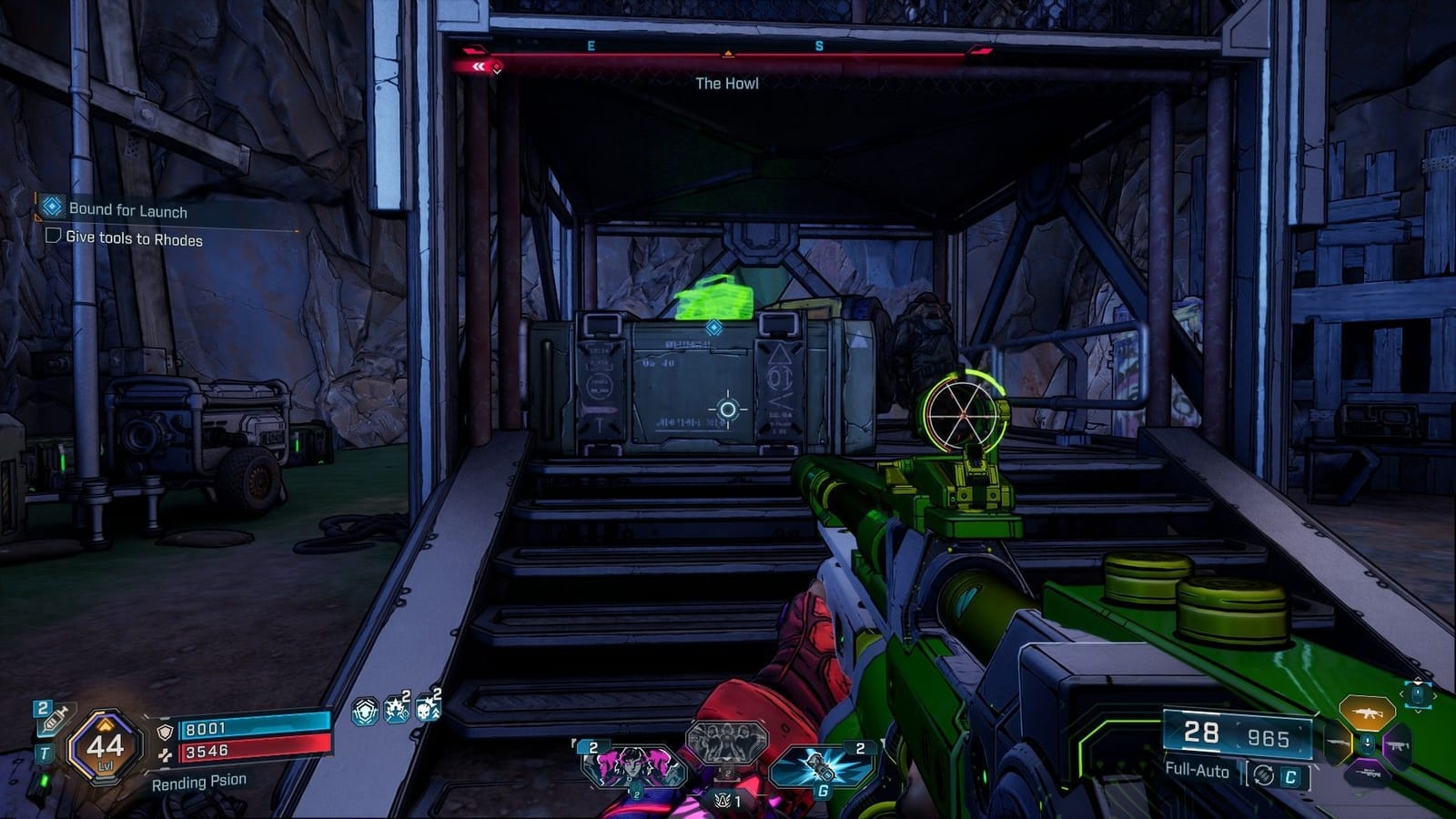Image resolution: width=1456 pixels, height=819 pixels.
Task: Click the double-chevron arrows on the compass
Action: pos(480,66)
